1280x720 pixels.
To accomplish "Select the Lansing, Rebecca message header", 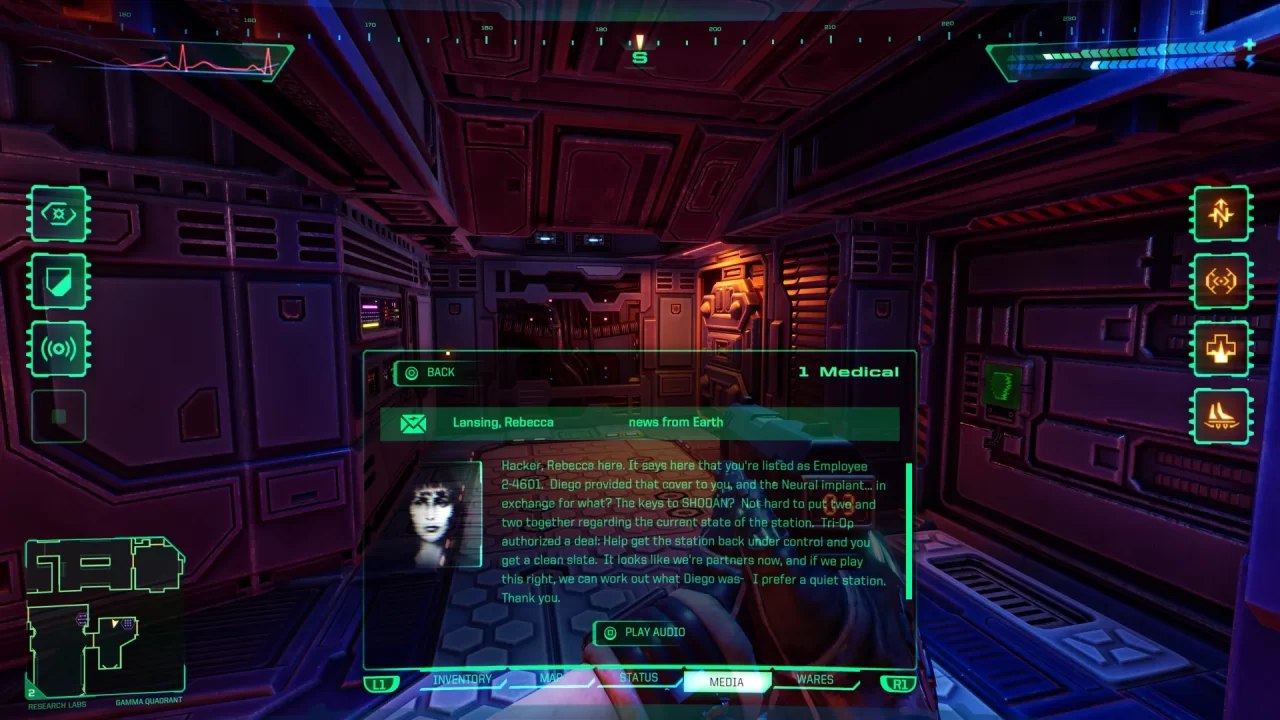I will [x=639, y=423].
